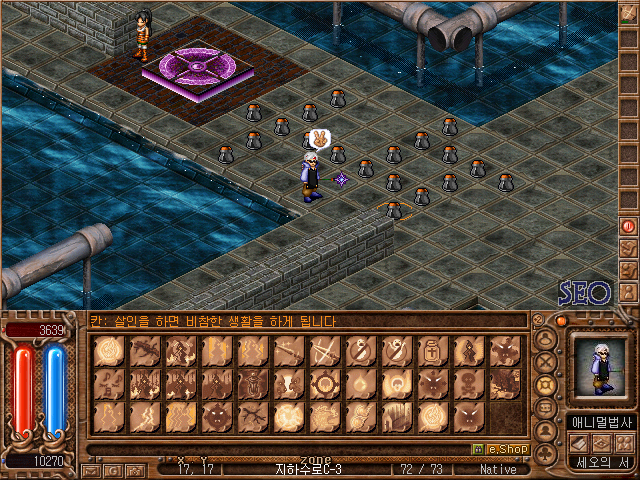
Task: Click the orange orb above the portrait
Action: click(562, 322)
